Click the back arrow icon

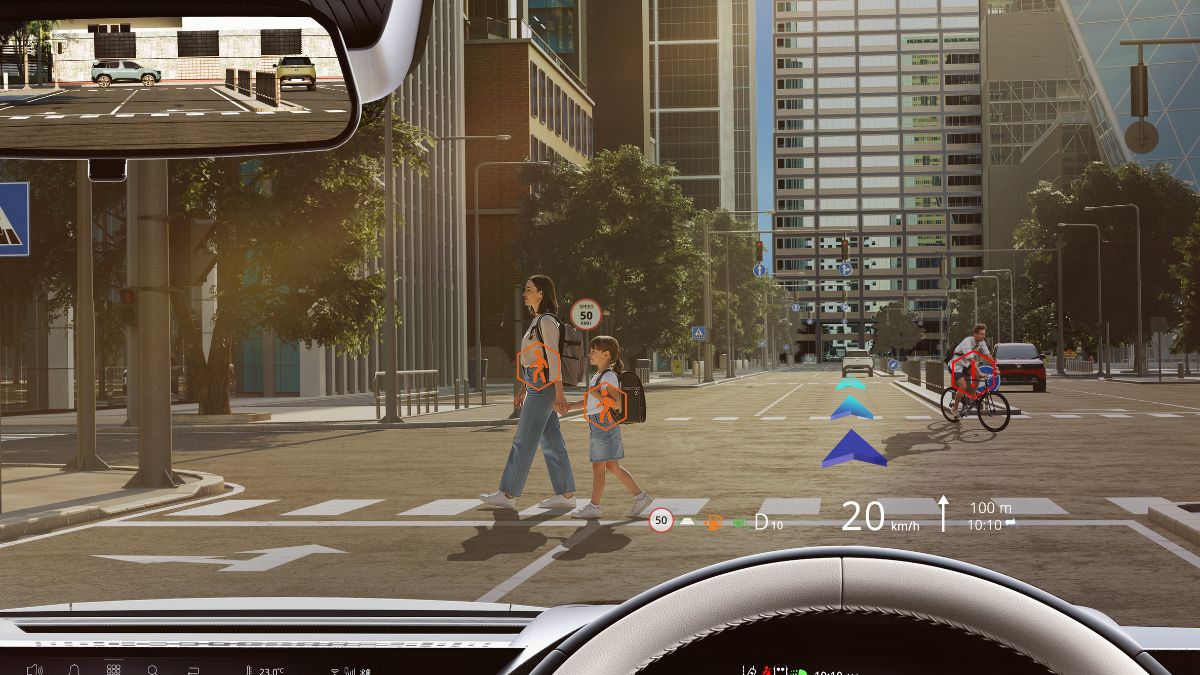click(x=192, y=669)
